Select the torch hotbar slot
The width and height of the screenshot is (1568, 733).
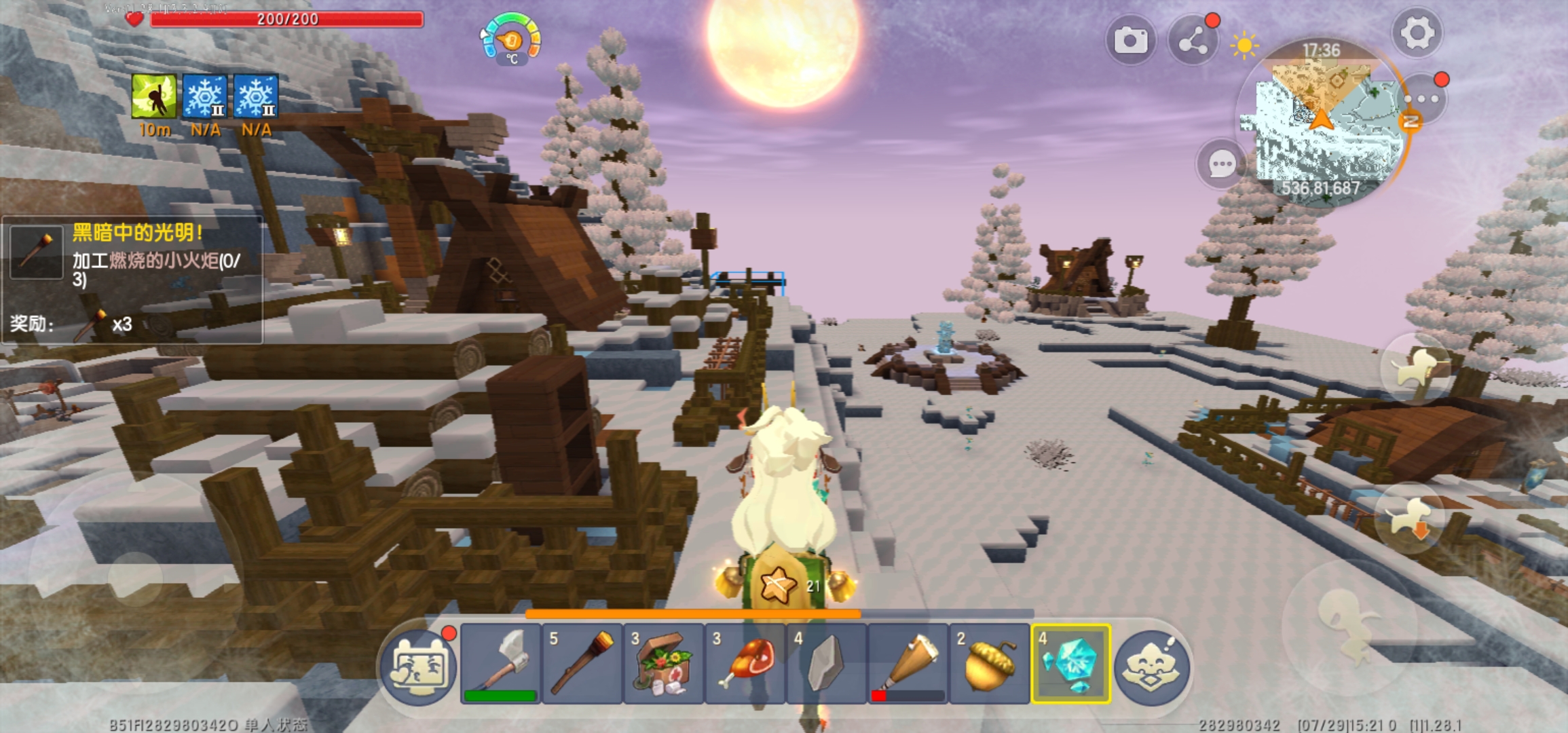(582, 663)
